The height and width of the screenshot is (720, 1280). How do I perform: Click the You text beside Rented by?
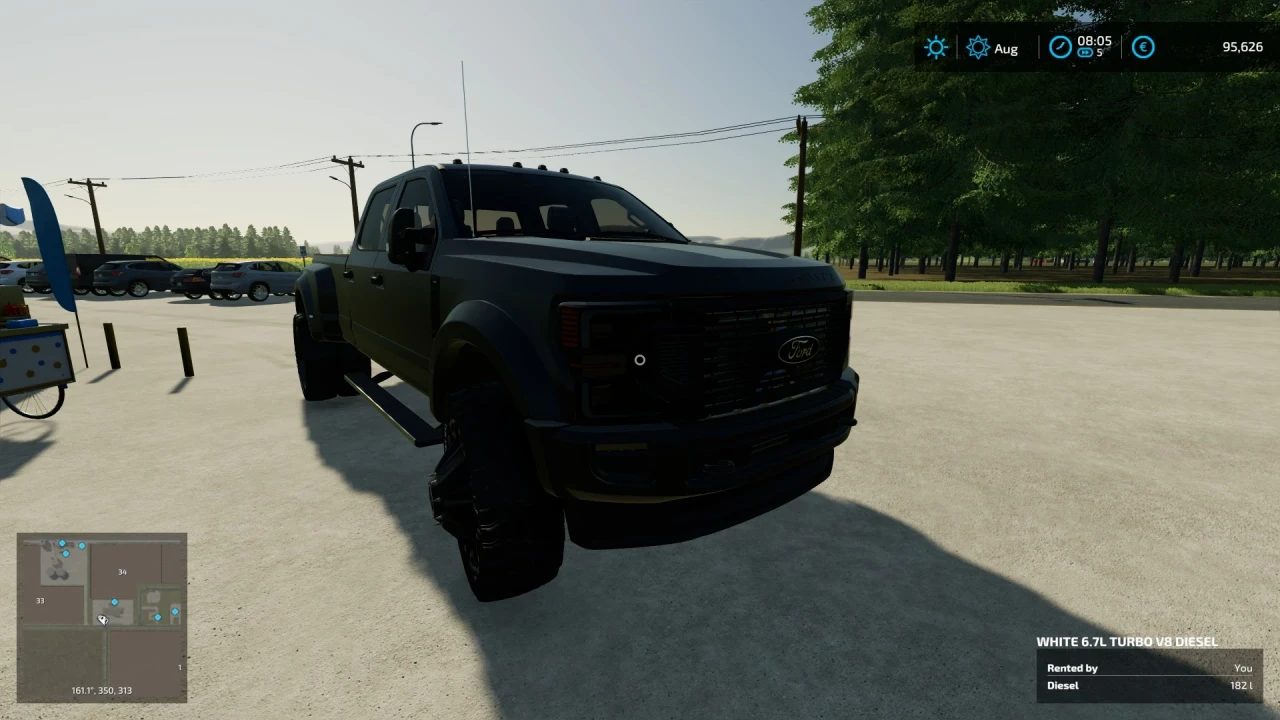(x=1243, y=668)
